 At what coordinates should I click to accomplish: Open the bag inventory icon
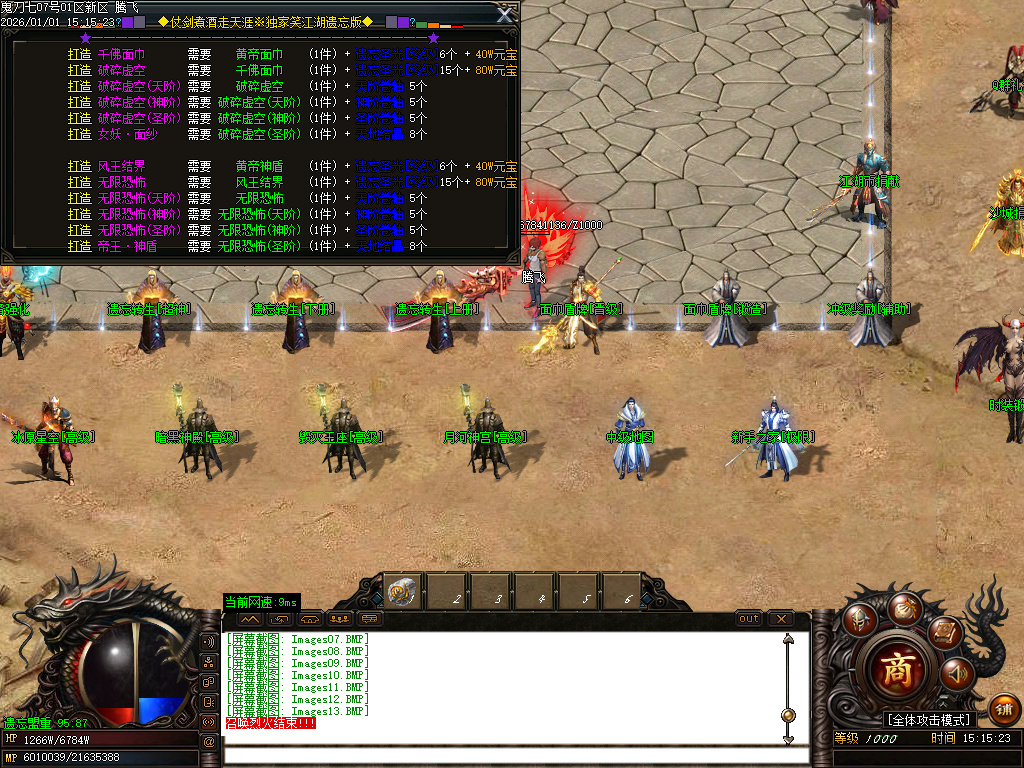coord(904,607)
